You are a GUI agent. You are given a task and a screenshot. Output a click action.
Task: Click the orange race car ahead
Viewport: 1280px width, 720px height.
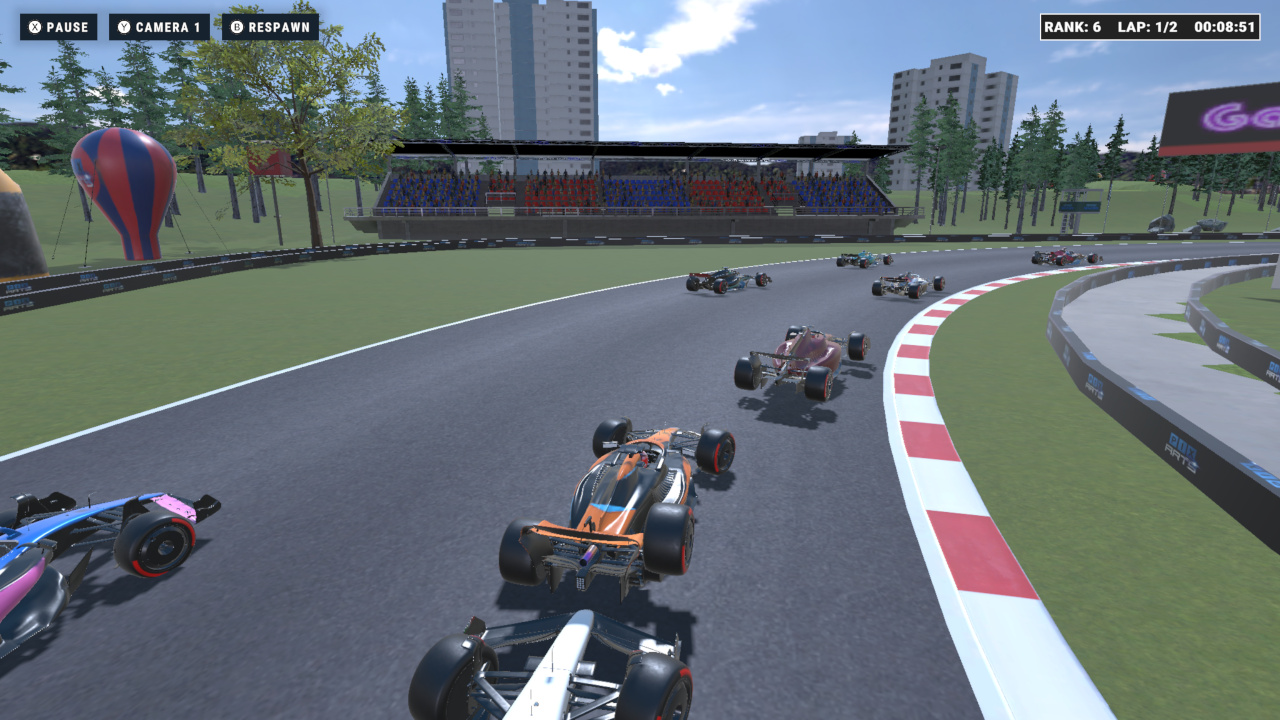(620, 500)
